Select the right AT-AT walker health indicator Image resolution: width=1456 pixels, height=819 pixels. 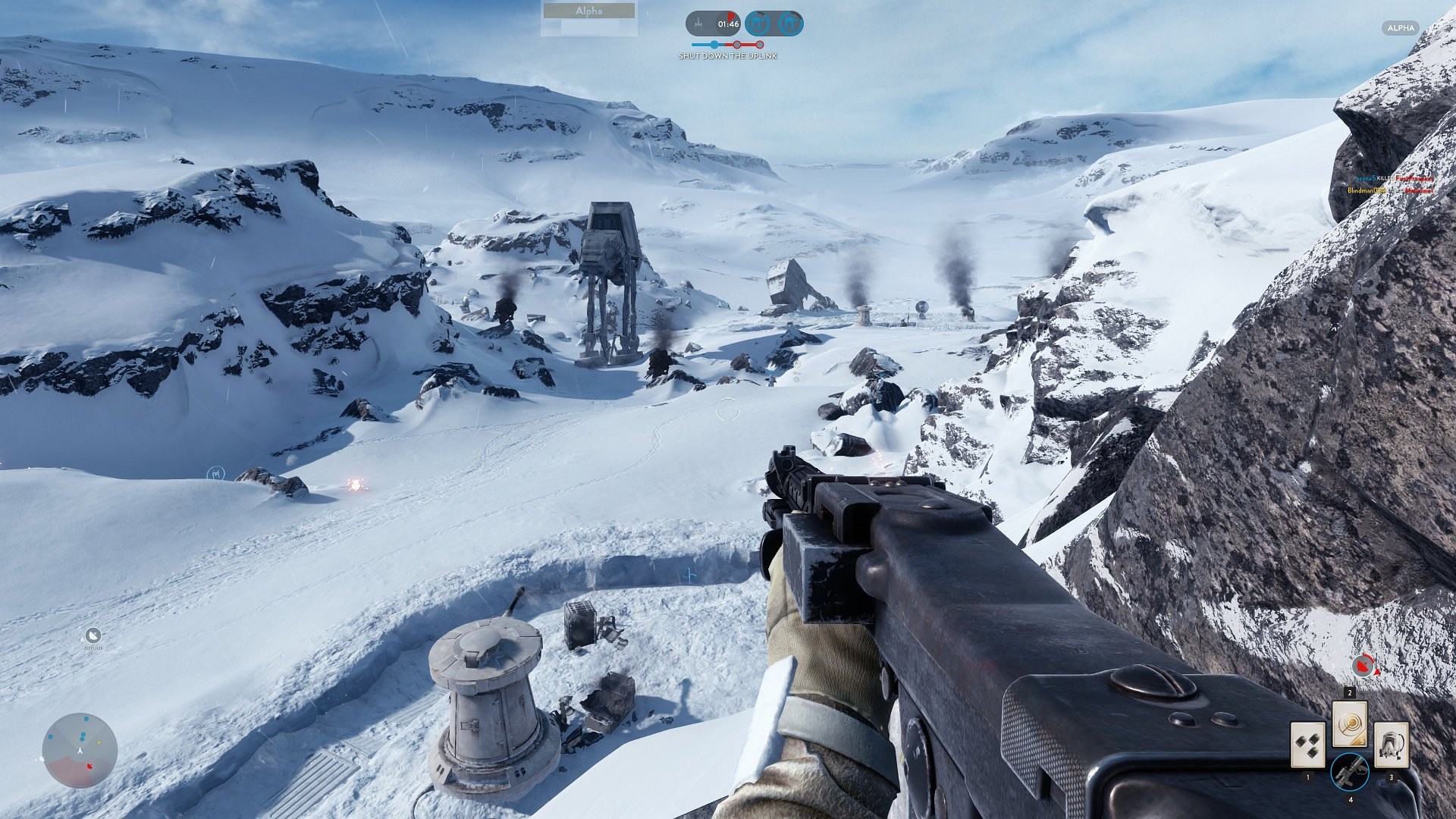[x=789, y=24]
